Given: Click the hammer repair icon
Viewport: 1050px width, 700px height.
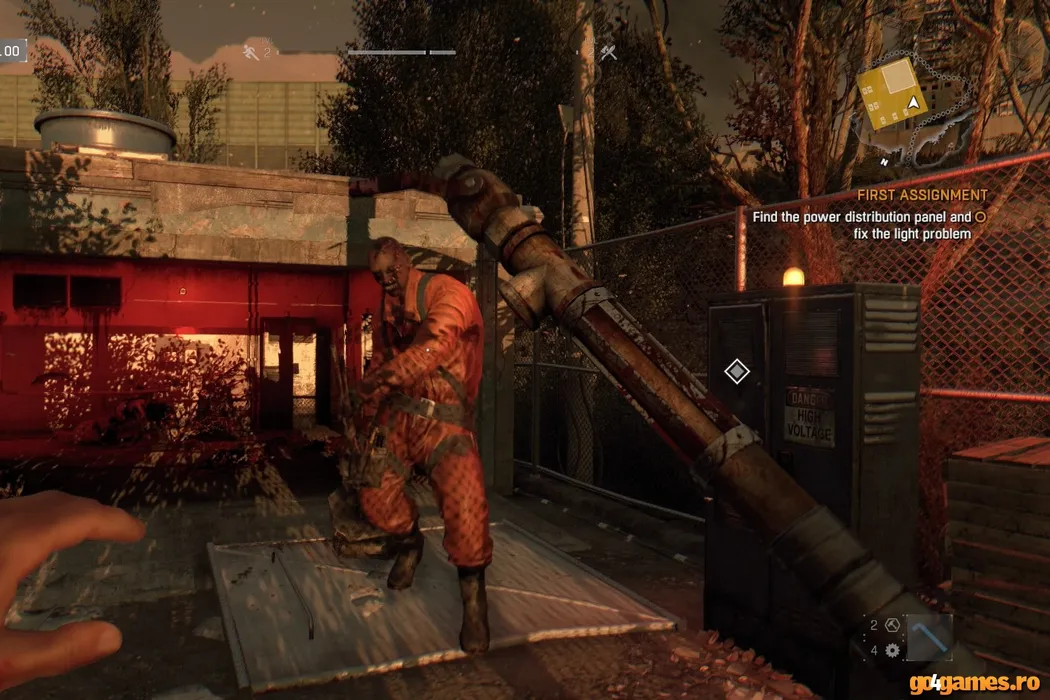Looking at the screenshot, I should tap(893, 625).
